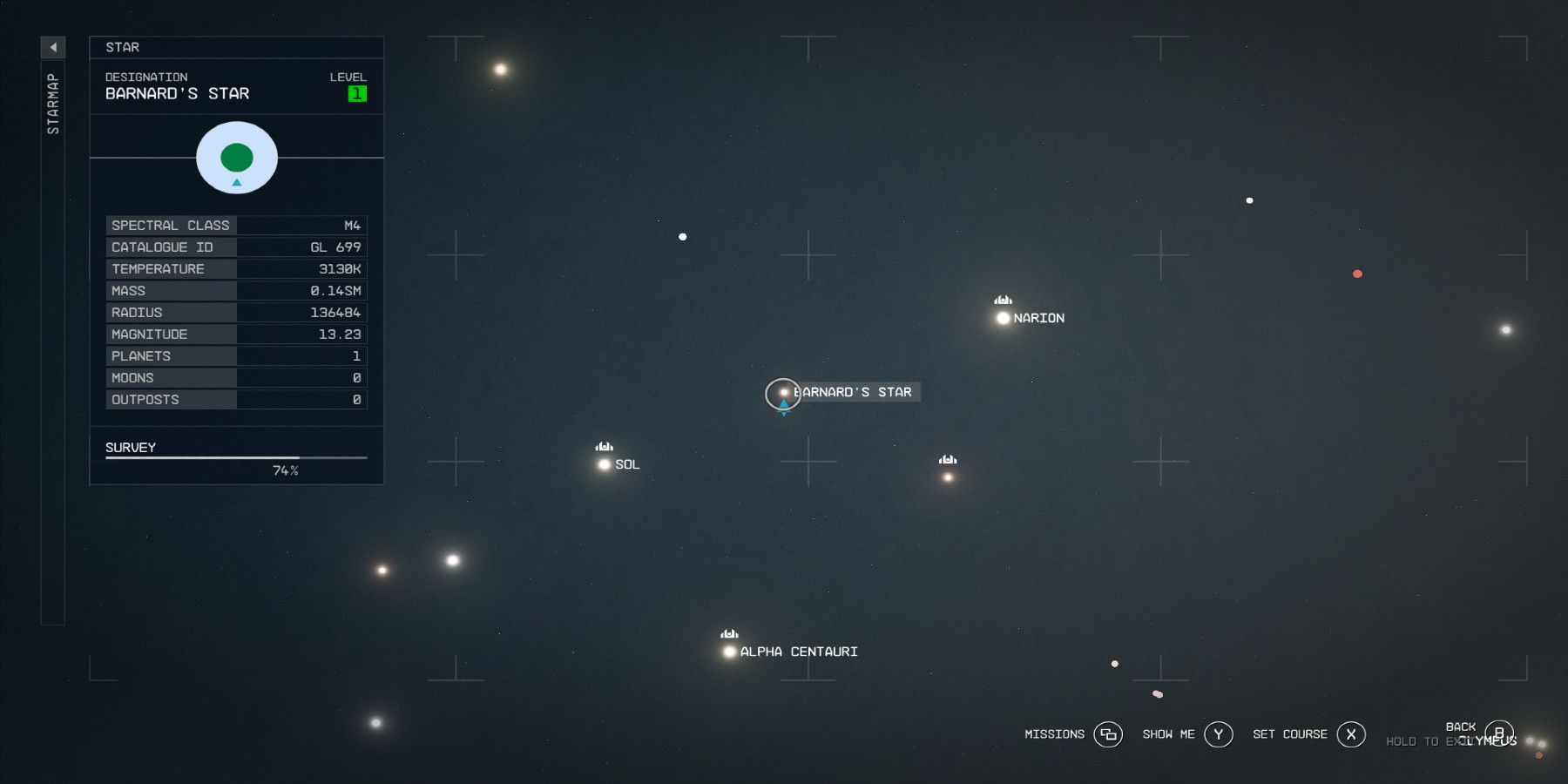The height and width of the screenshot is (784, 1568).
Task: Click the settlement icon above Alpha Centauri
Action: point(729,634)
